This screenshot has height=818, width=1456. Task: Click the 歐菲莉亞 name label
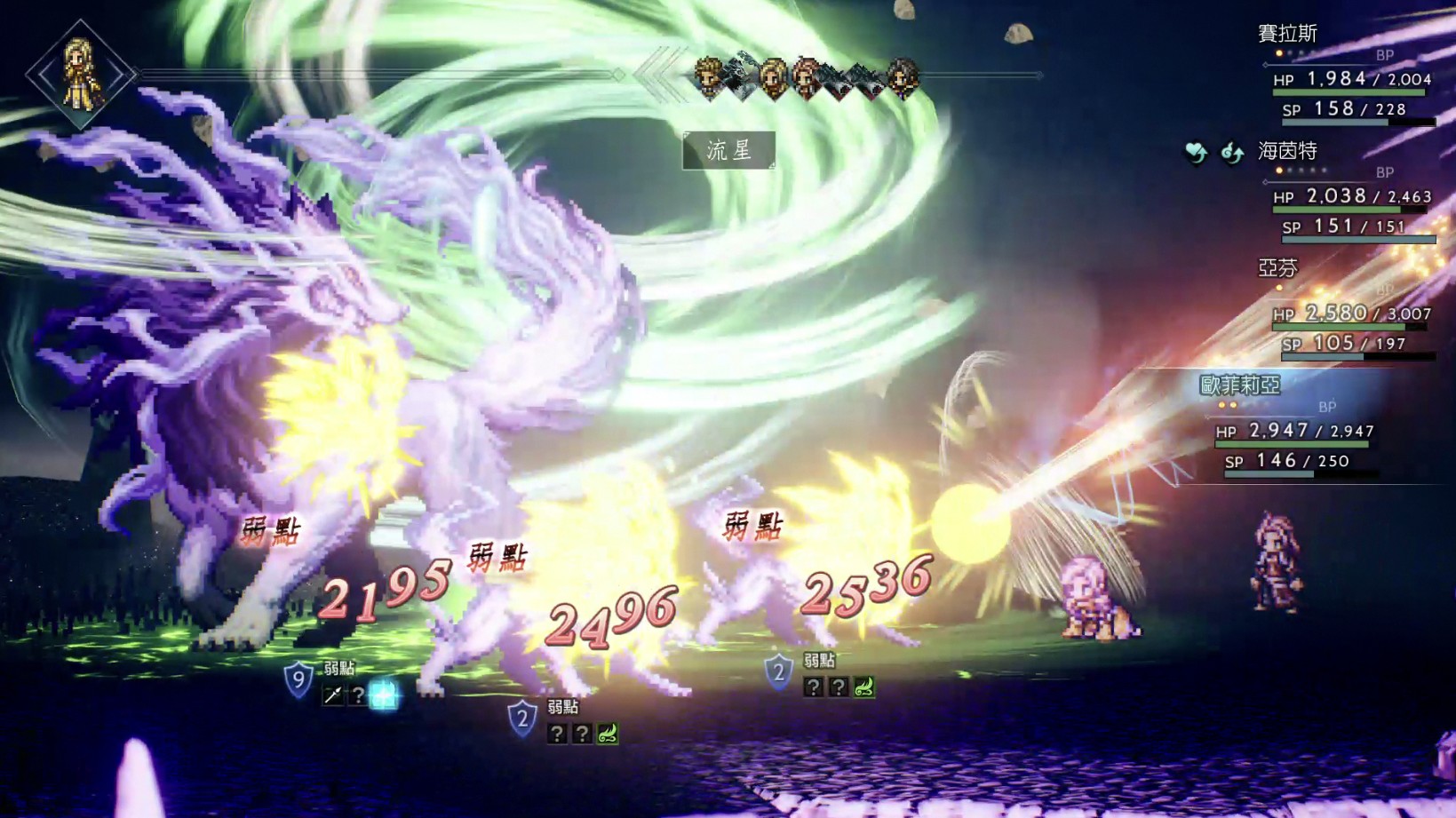tap(1240, 384)
